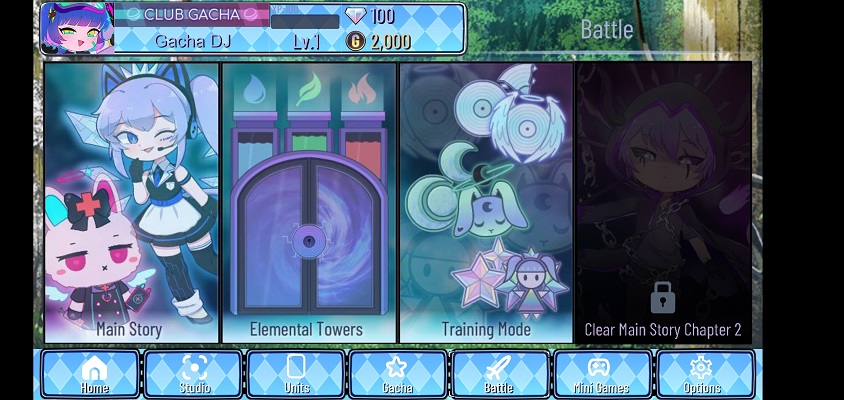Open Mini Games
Screen dimensions: 844x400
pyautogui.click(x=603, y=374)
